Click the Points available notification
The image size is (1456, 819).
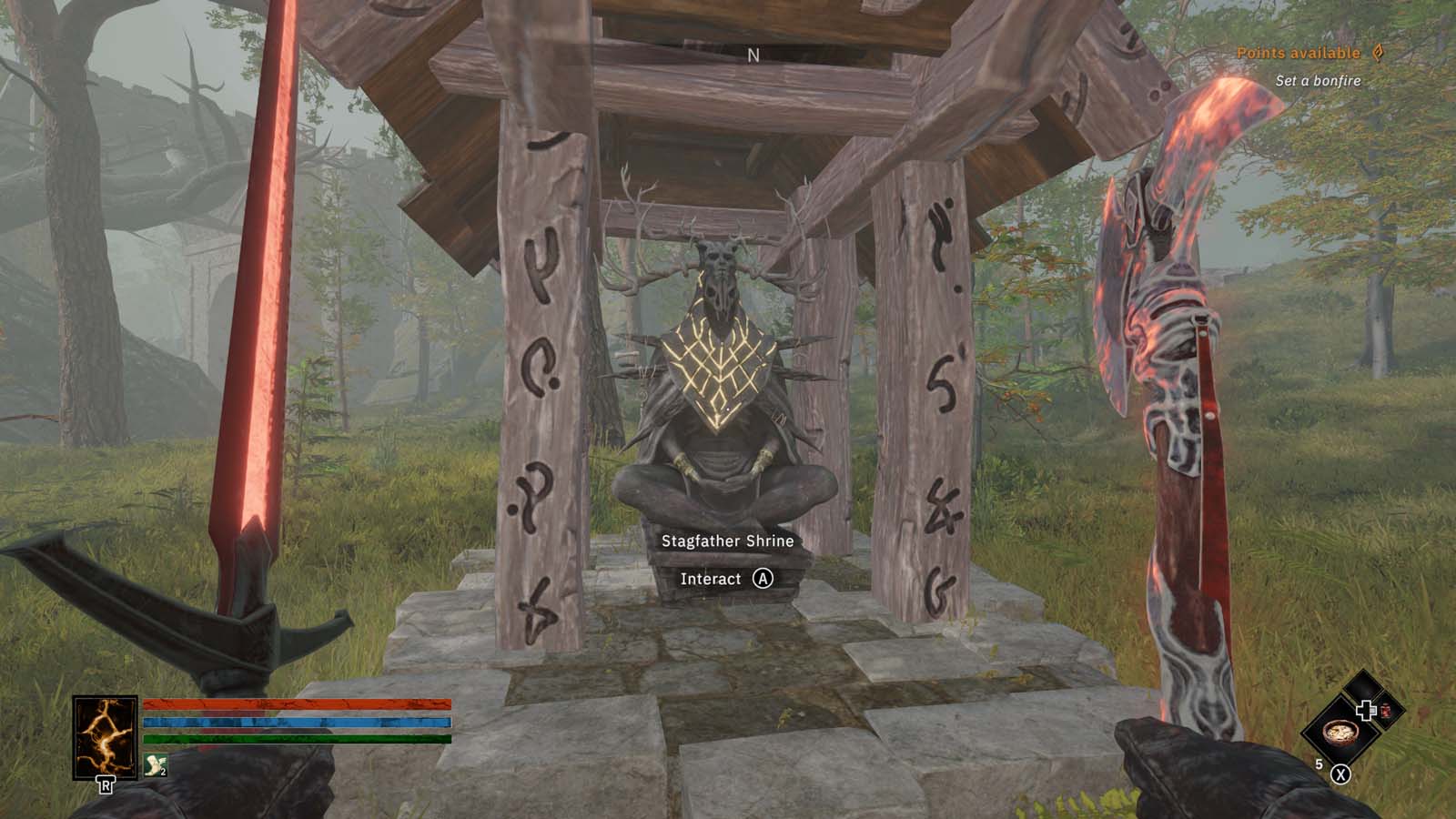[x=1299, y=53]
